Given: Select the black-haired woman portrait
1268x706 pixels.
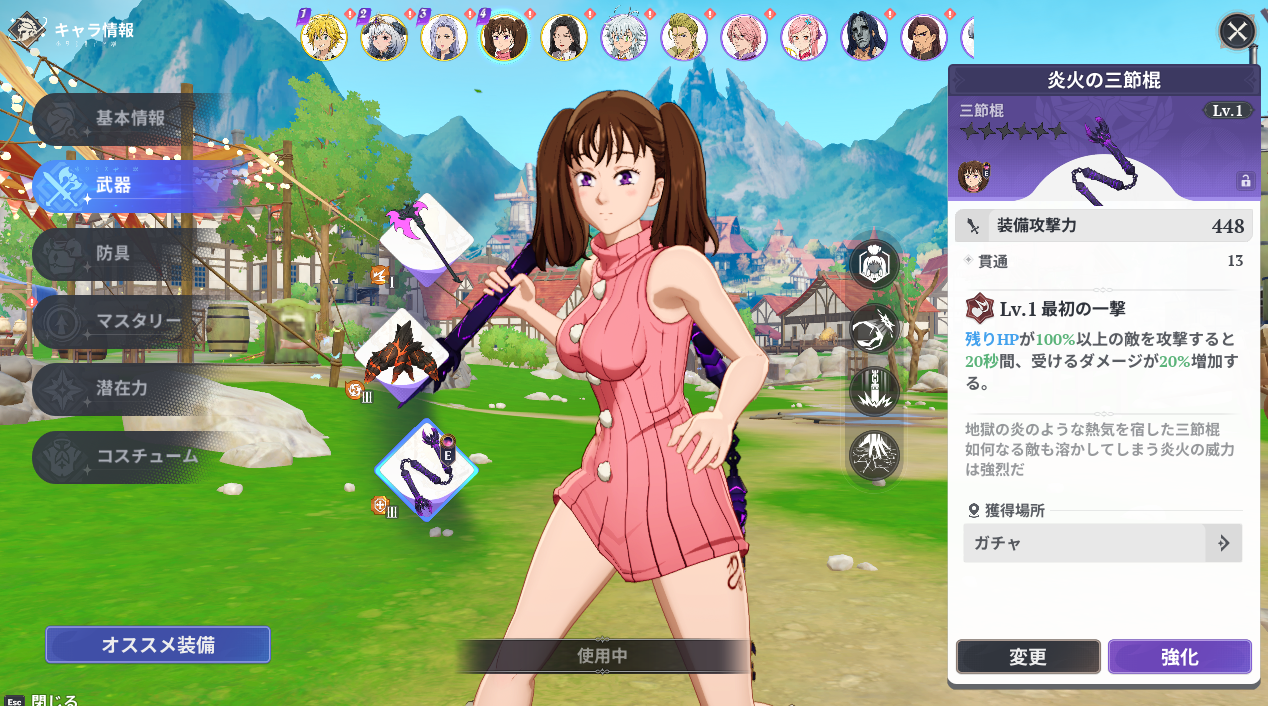Looking at the screenshot, I should coord(564,38).
